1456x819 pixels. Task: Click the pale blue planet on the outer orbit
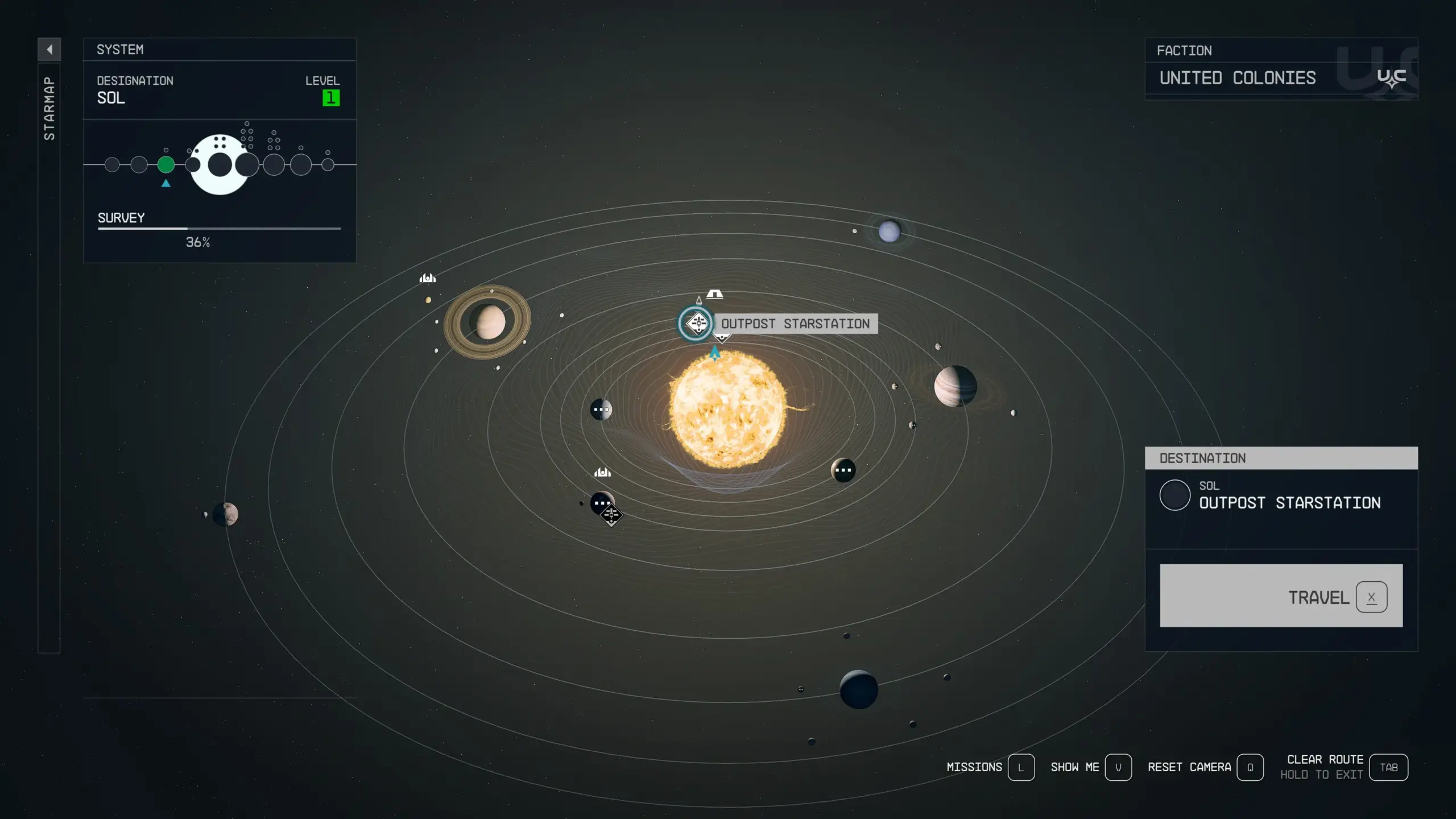(890, 231)
